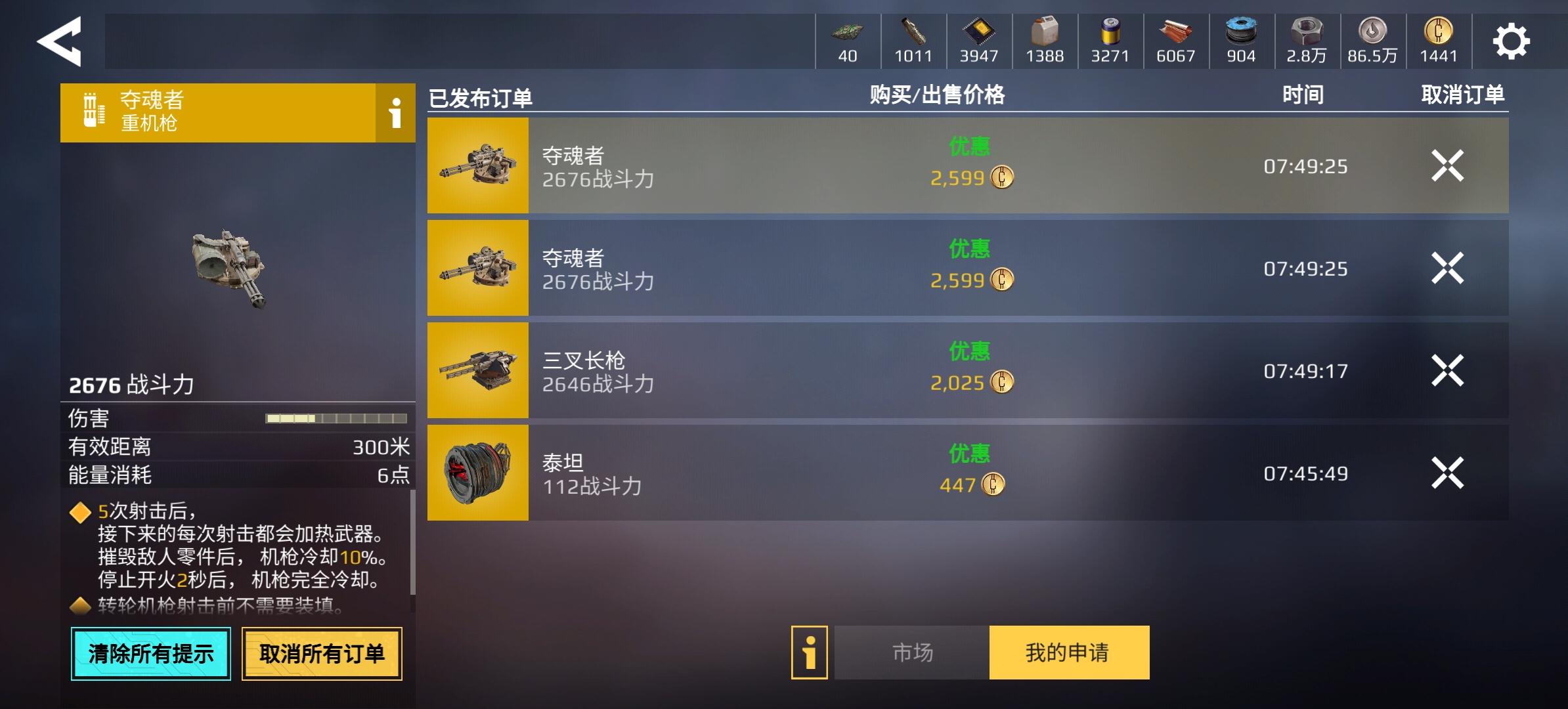The width and height of the screenshot is (1568, 709).
Task: Select the battery resource icon showing 3271
Action: click(x=1110, y=41)
